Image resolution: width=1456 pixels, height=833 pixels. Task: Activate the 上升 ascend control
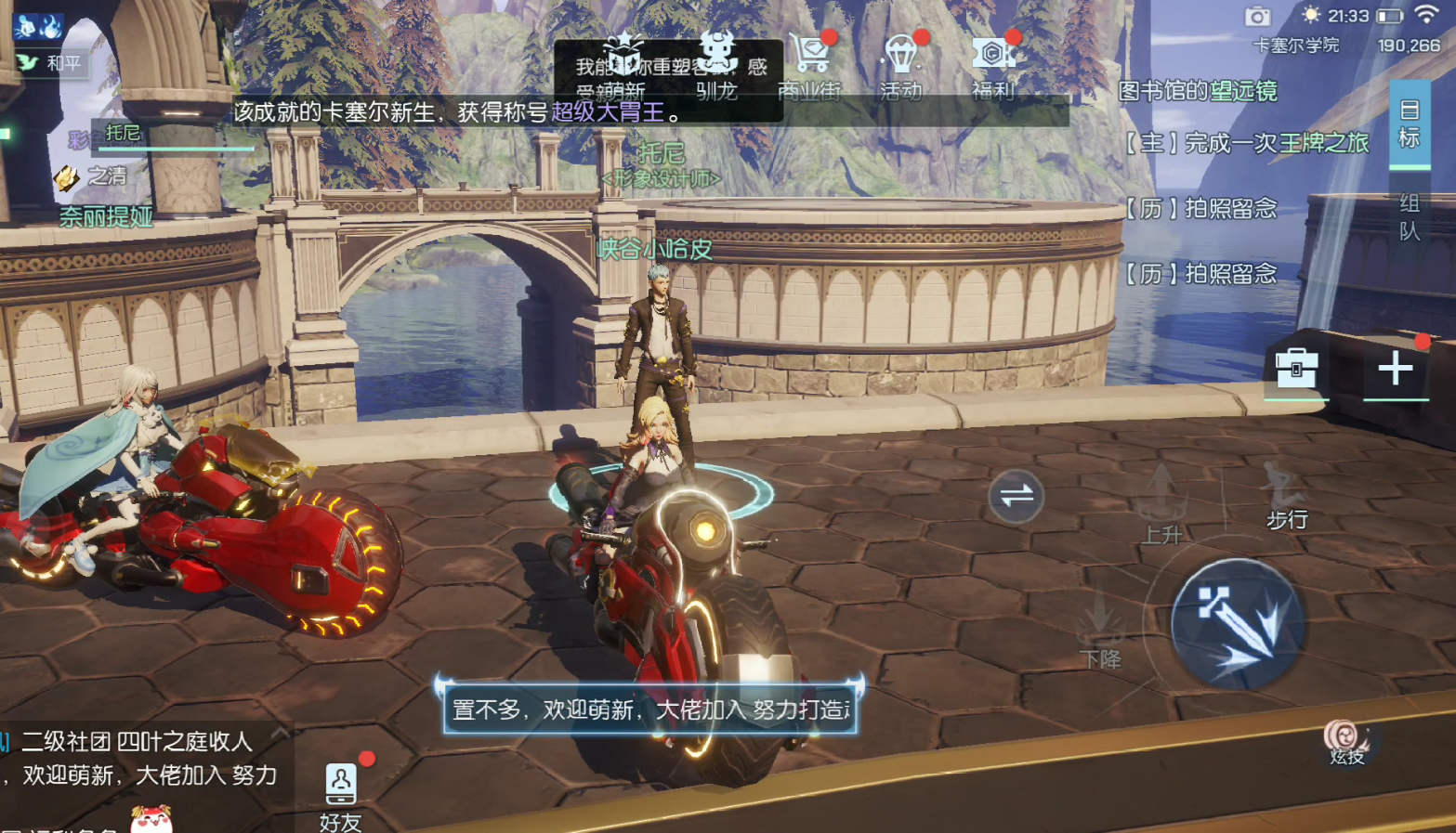click(1161, 504)
